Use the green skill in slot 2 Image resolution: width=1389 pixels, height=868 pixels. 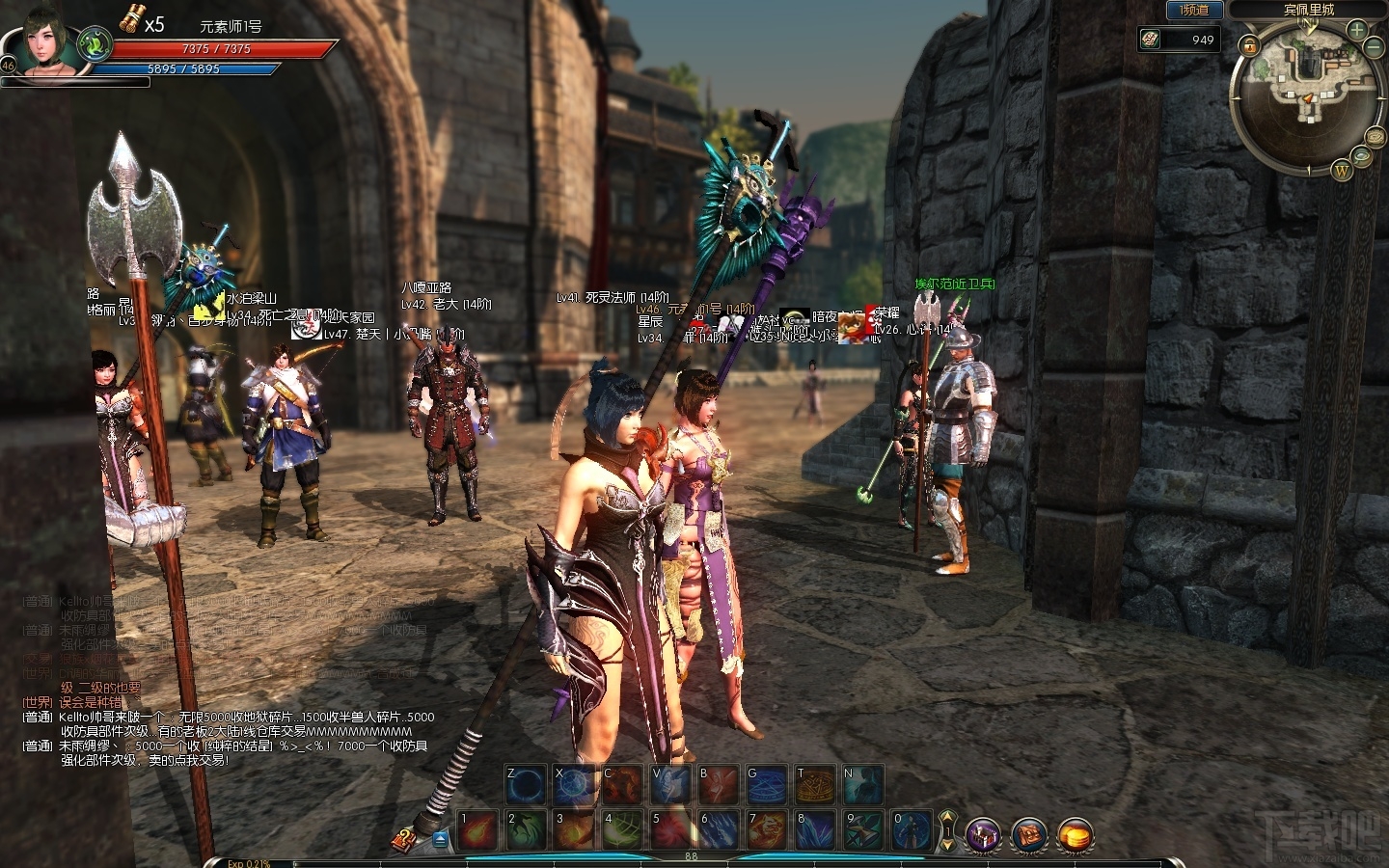pyautogui.click(x=527, y=830)
